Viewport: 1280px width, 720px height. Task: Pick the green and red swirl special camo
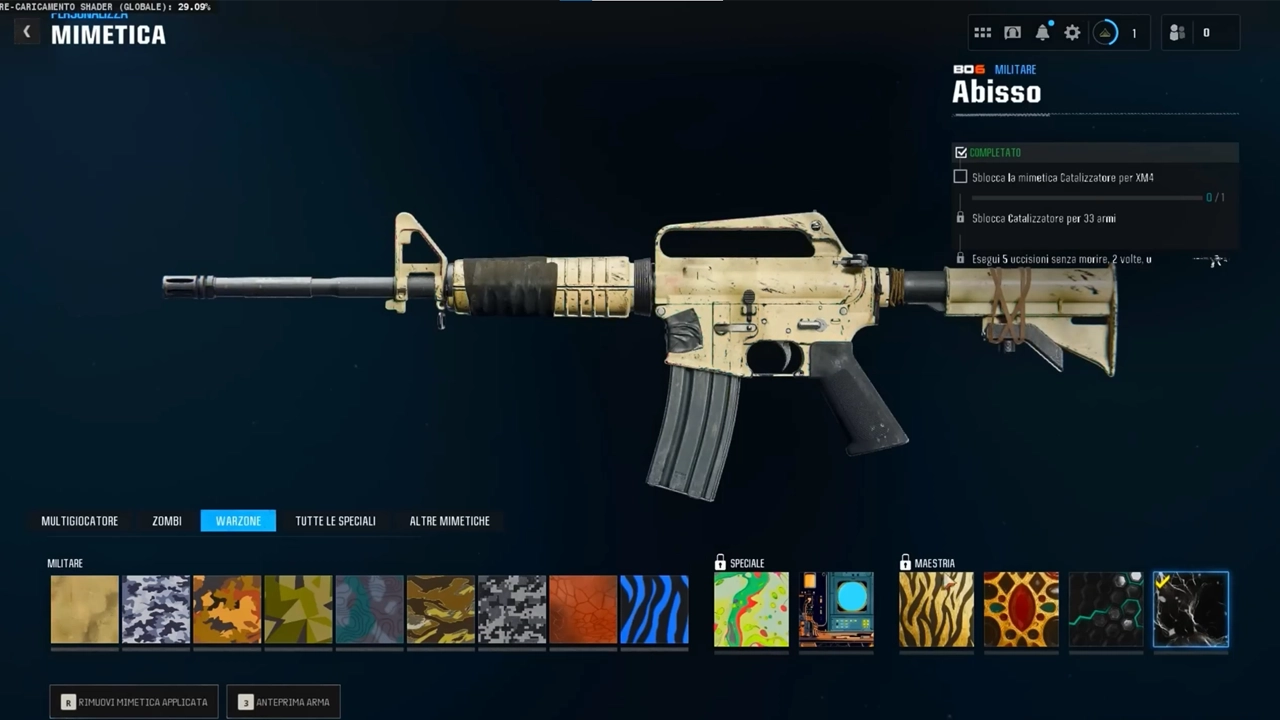point(751,609)
